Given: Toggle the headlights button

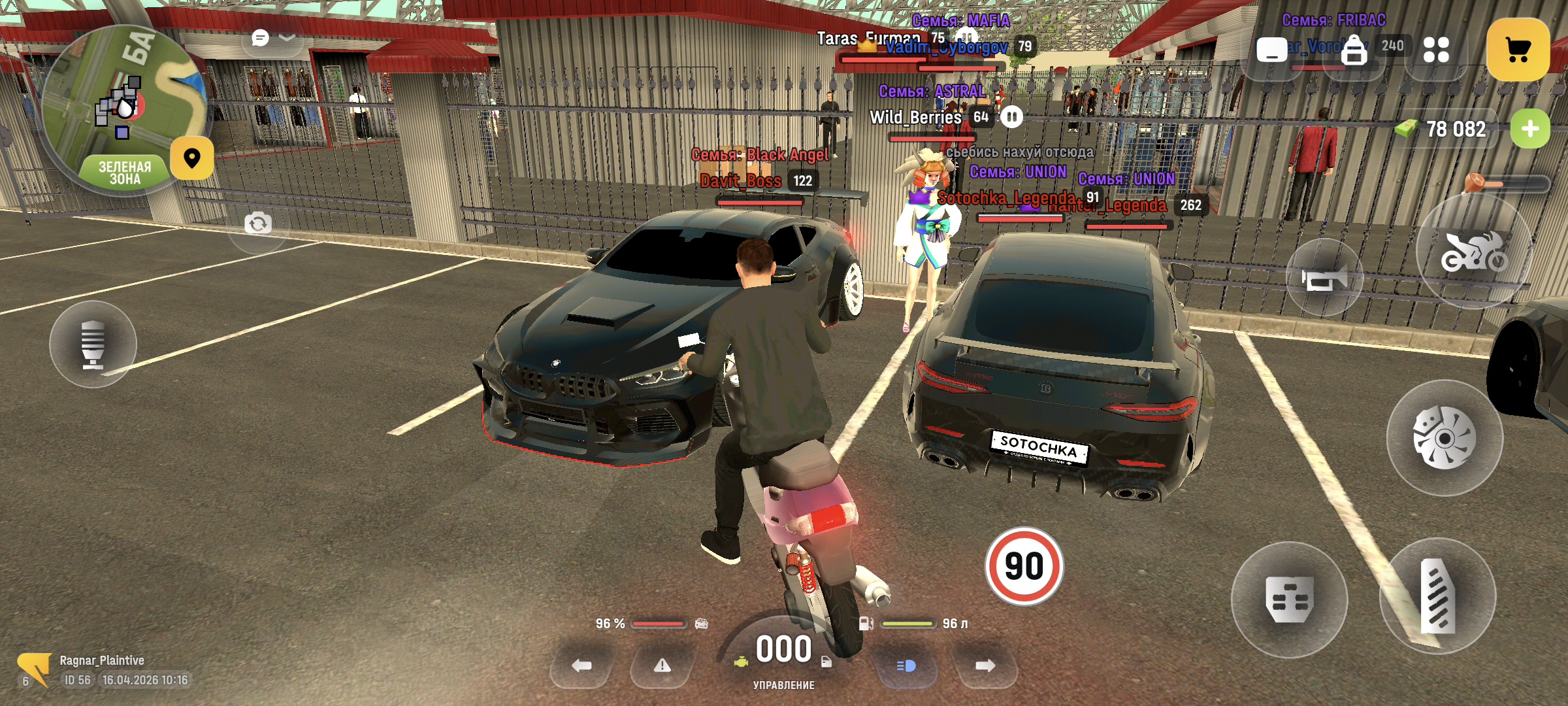Looking at the screenshot, I should (x=906, y=665).
